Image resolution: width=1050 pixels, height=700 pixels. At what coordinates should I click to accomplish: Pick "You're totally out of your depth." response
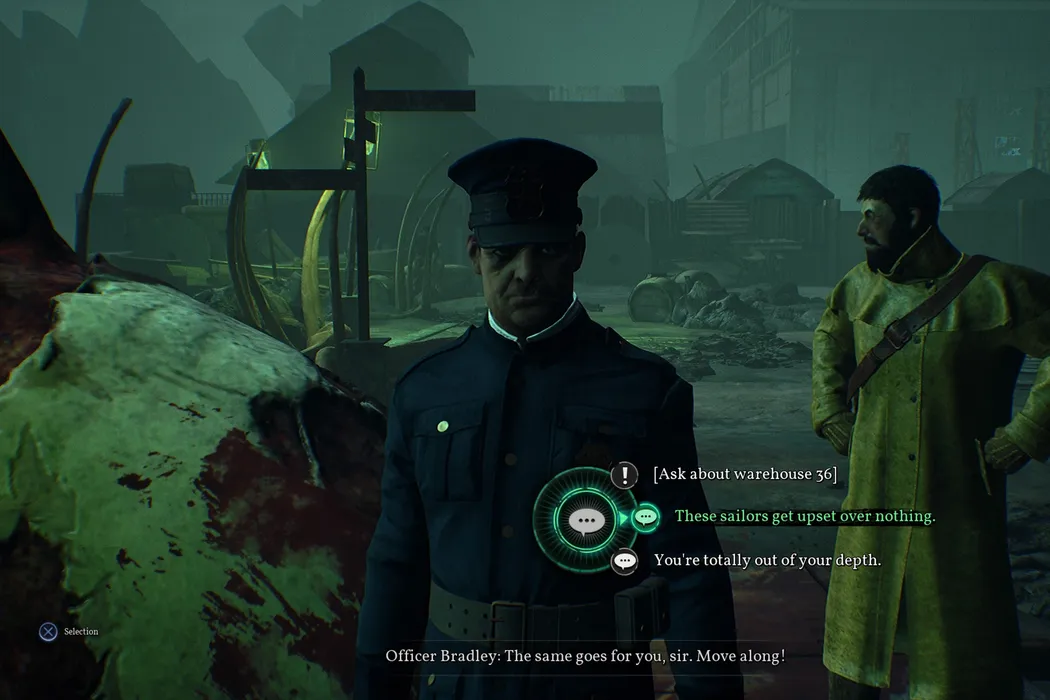tap(767, 561)
